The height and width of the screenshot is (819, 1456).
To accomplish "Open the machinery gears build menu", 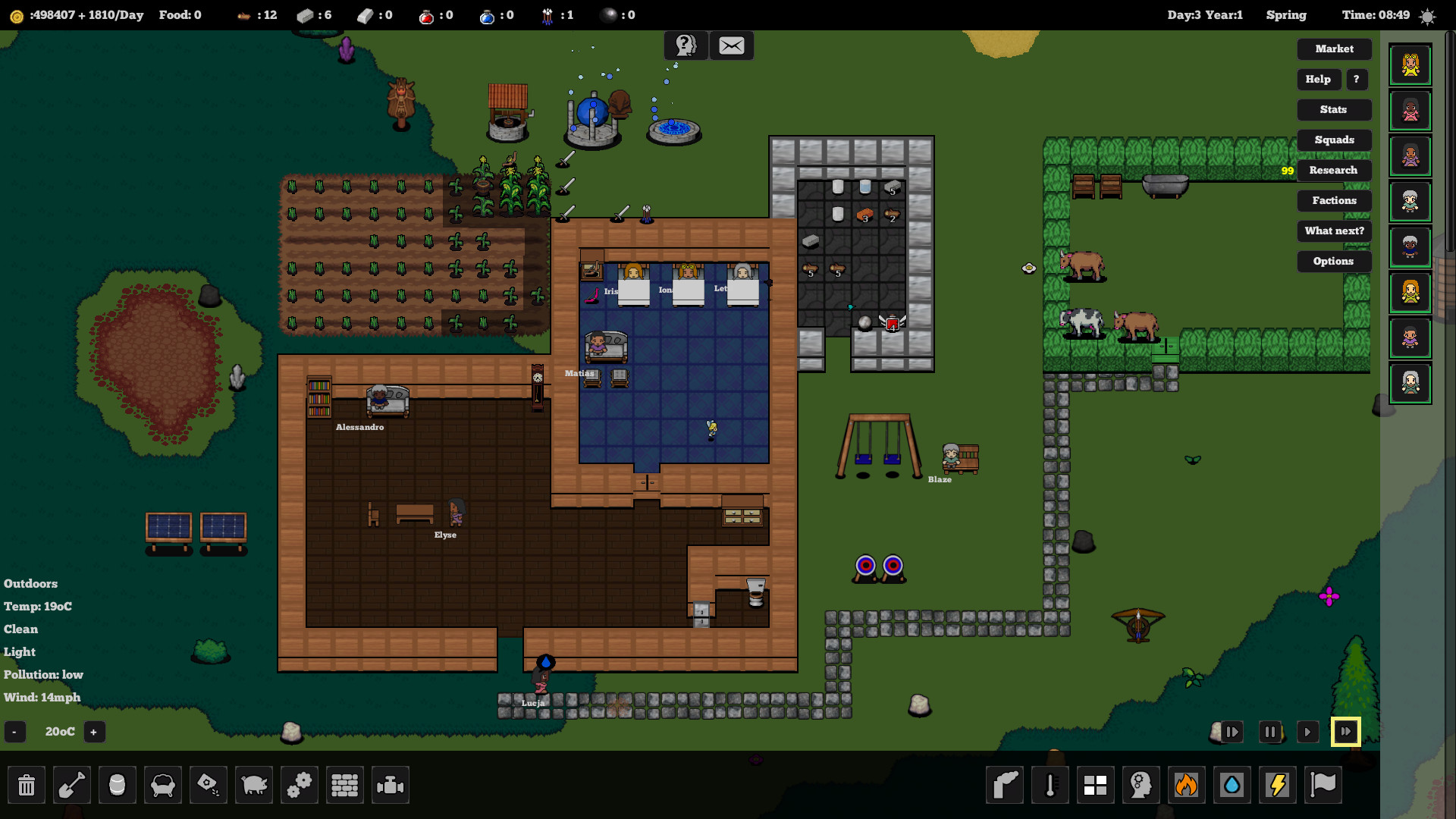I will 300,785.
